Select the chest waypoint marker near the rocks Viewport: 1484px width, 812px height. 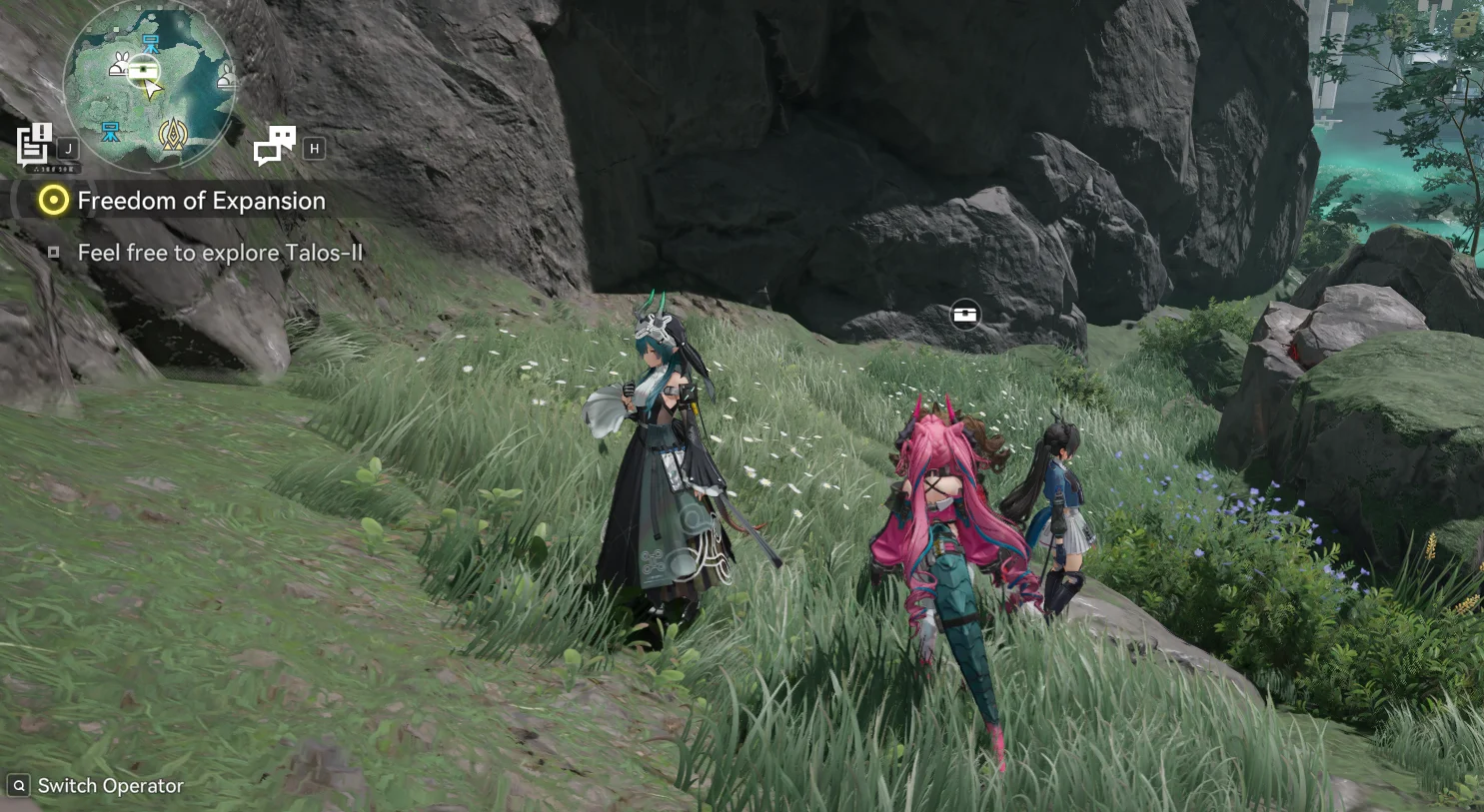(965, 315)
